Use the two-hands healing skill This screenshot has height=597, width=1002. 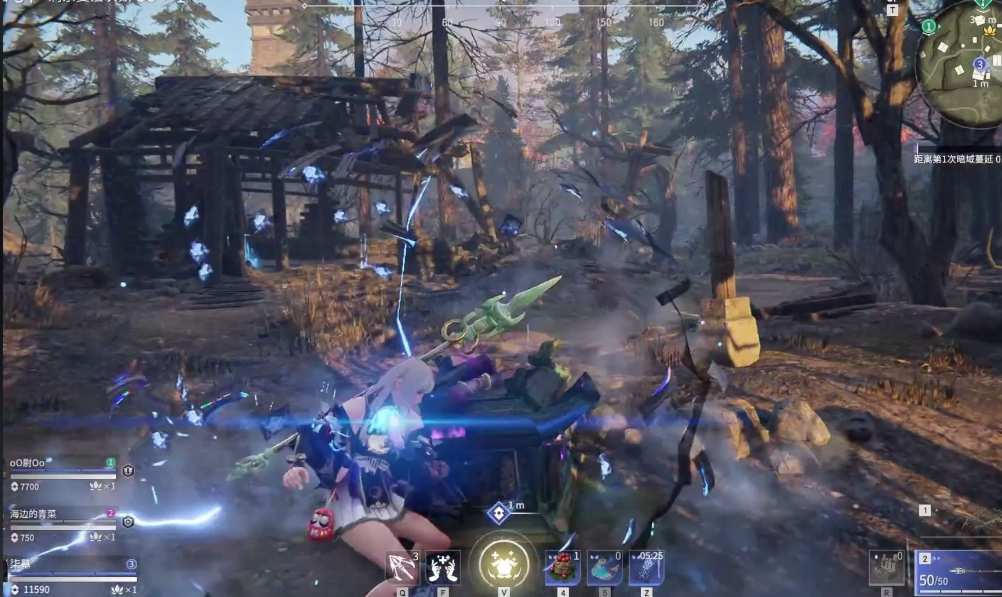click(443, 568)
